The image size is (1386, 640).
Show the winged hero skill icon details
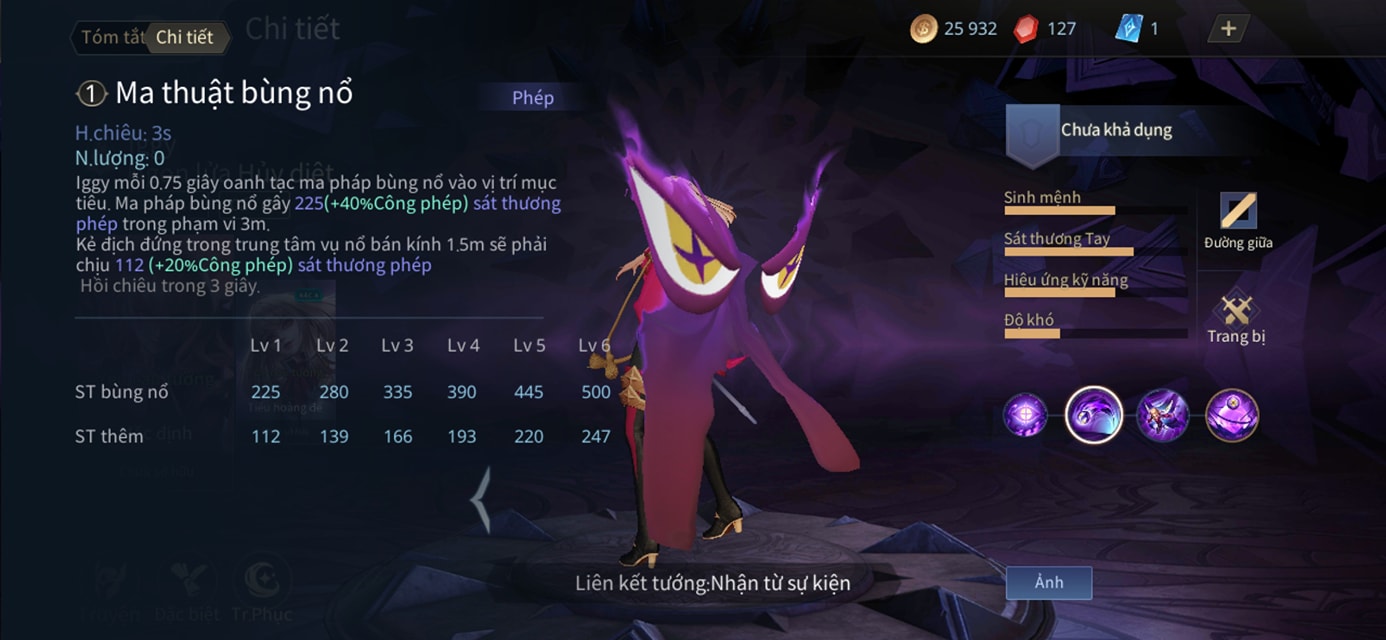[x=1162, y=415]
